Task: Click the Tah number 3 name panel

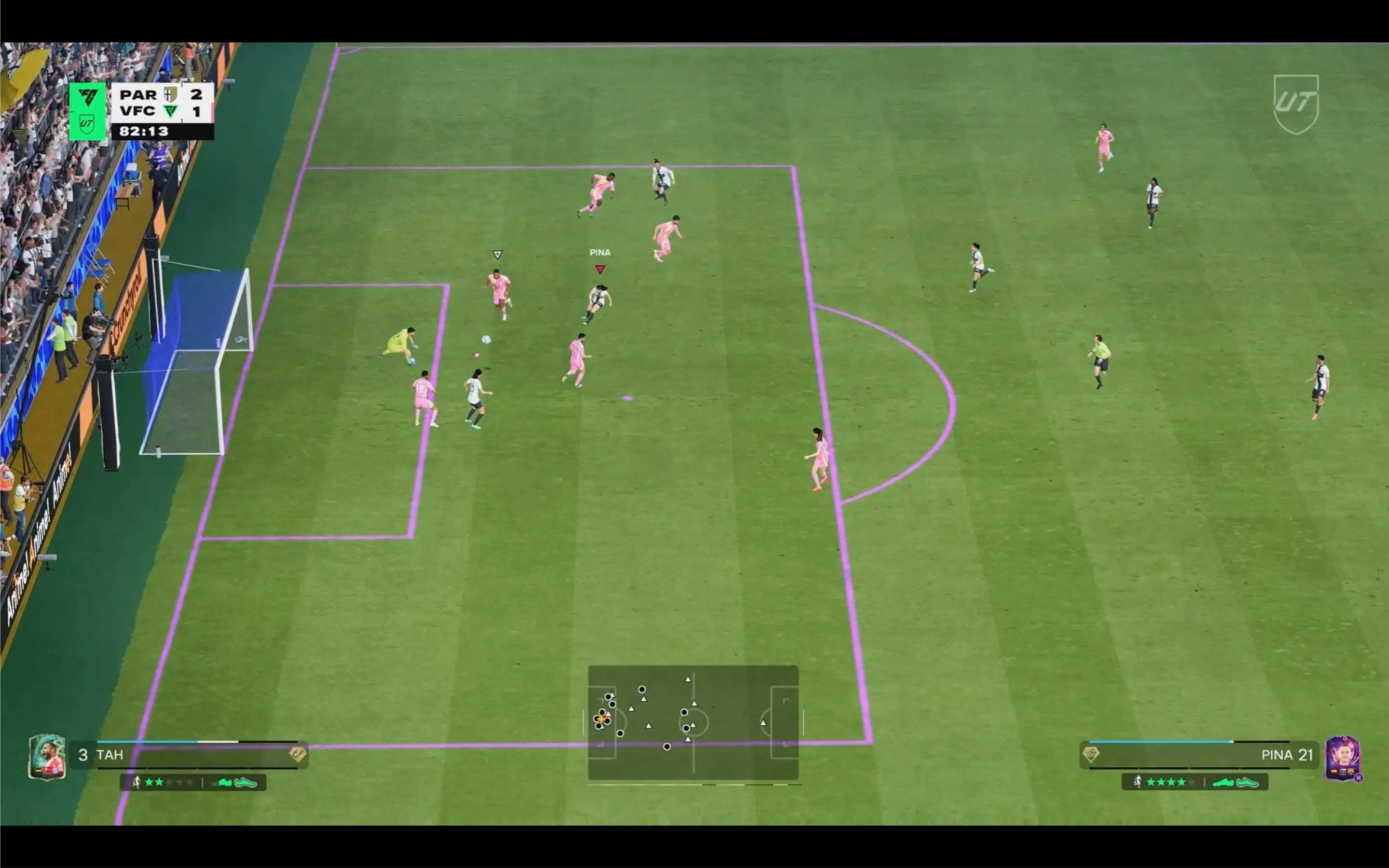Action: (x=190, y=754)
